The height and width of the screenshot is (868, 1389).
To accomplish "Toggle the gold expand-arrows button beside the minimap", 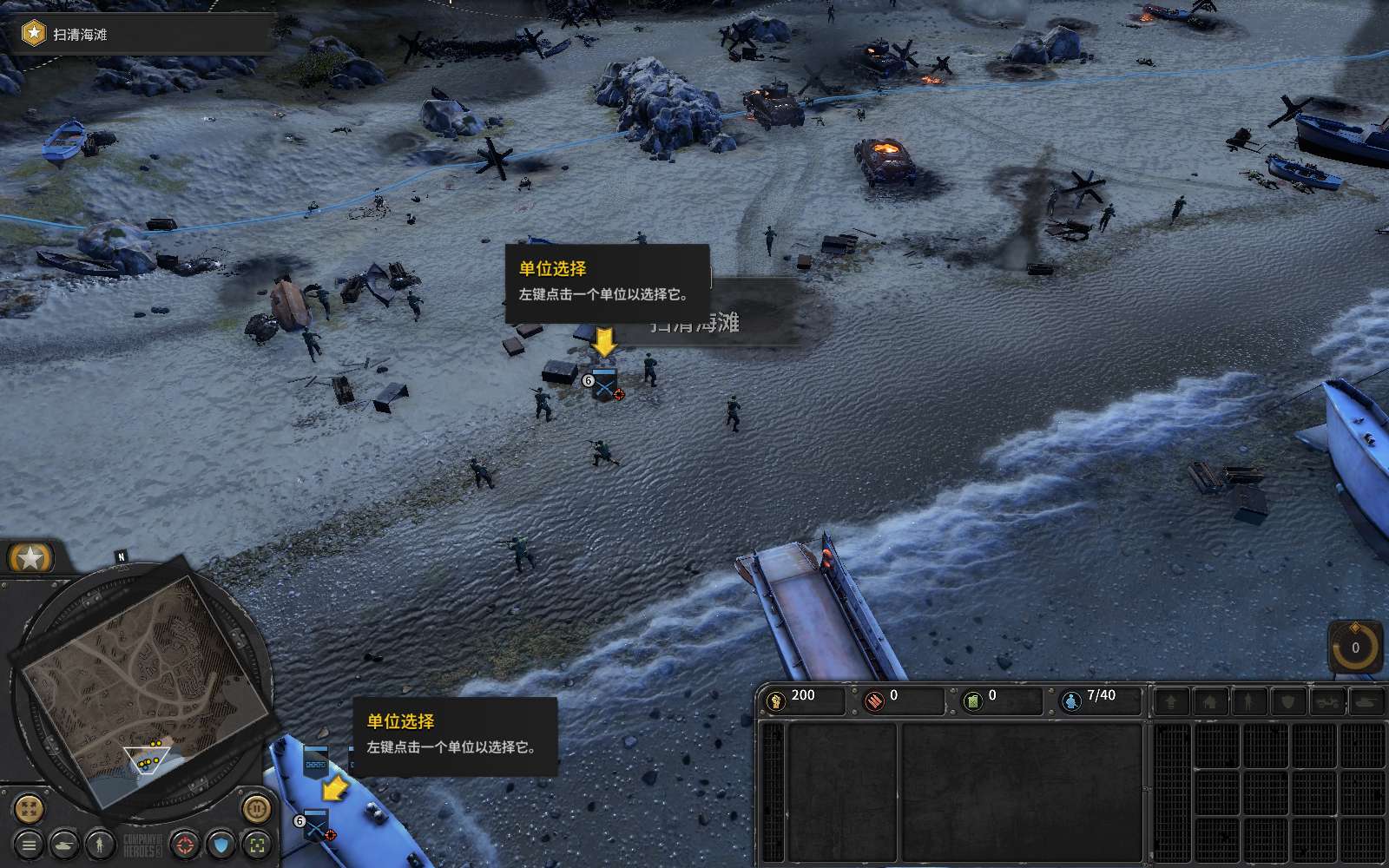I will click(x=29, y=809).
